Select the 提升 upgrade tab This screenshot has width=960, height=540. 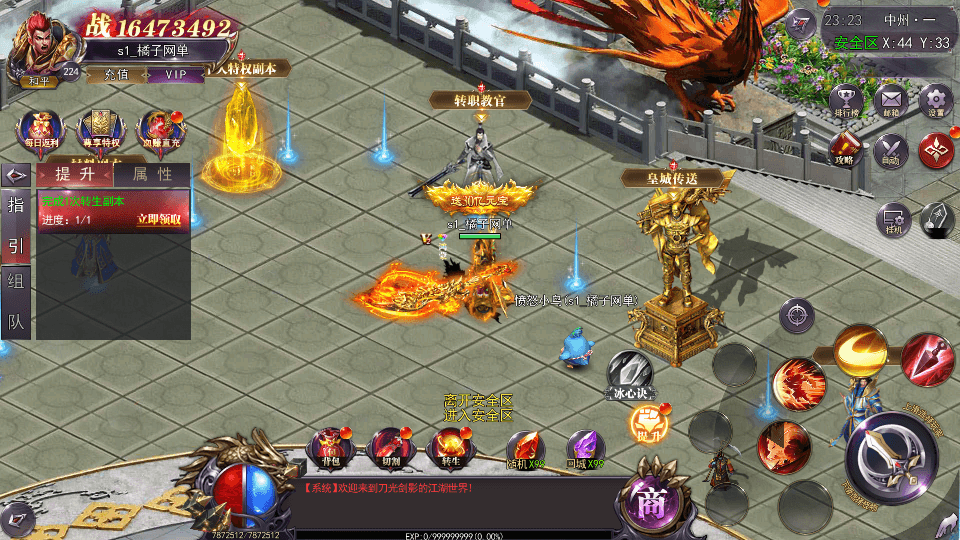pyautogui.click(x=75, y=174)
